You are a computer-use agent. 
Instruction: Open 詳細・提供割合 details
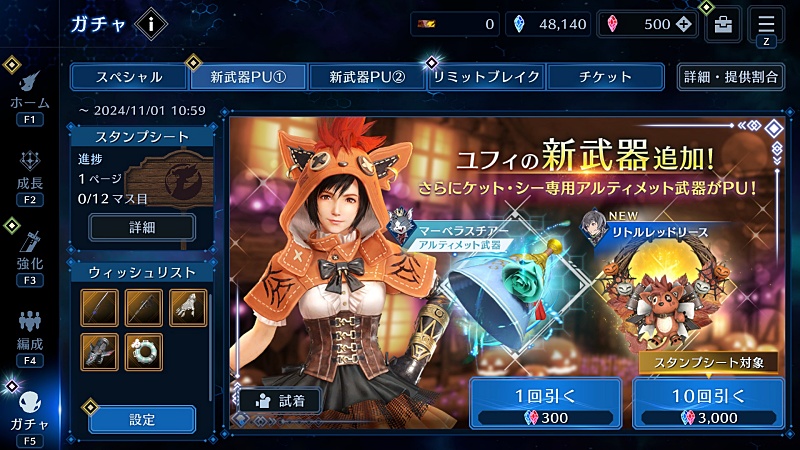[x=730, y=77]
